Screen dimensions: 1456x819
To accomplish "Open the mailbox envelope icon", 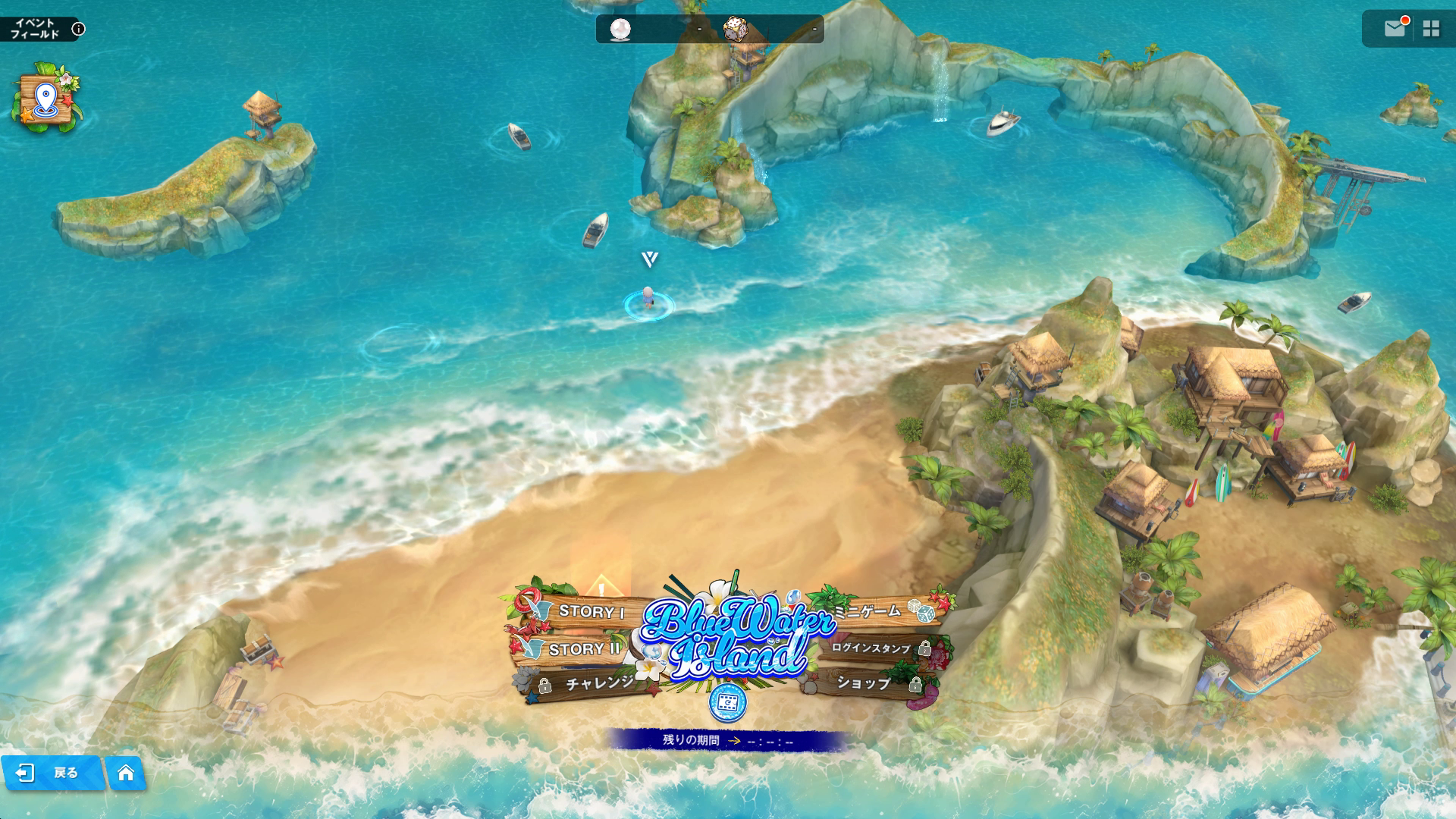I will (x=1394, y=29).
